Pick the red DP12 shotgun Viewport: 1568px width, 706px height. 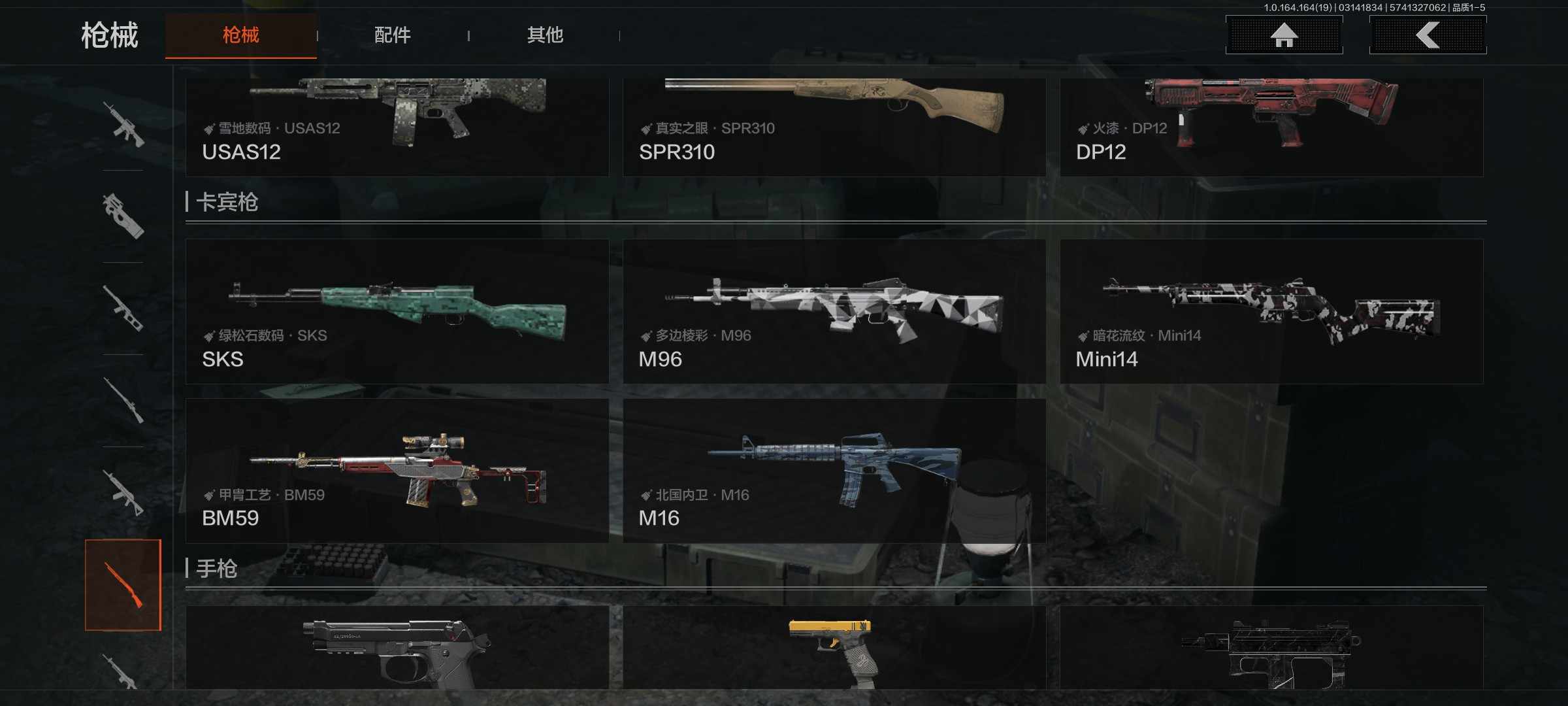pos(1271,127)
